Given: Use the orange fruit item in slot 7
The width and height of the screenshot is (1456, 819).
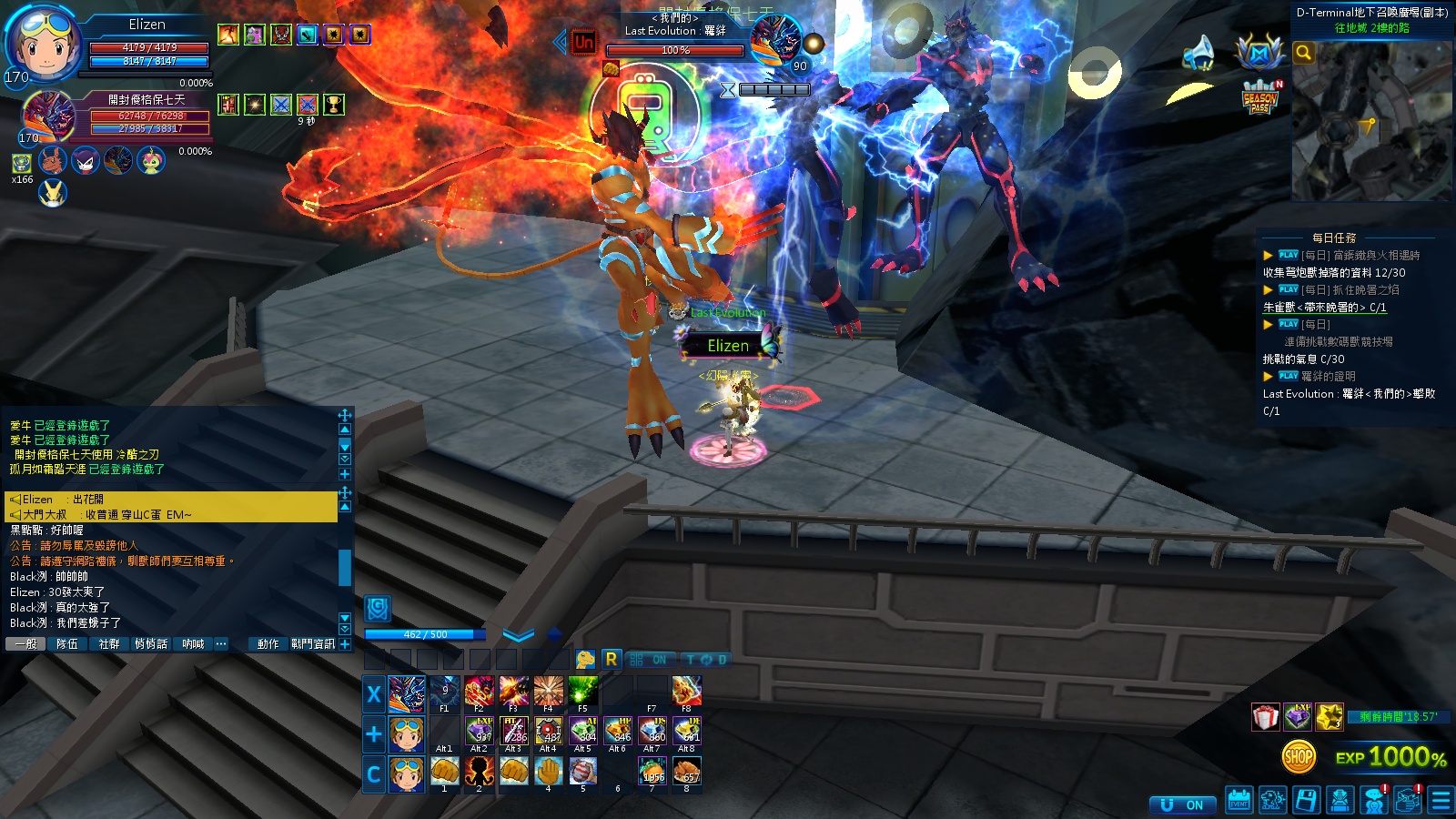Looking at the screenshot, I should (652, 772).
